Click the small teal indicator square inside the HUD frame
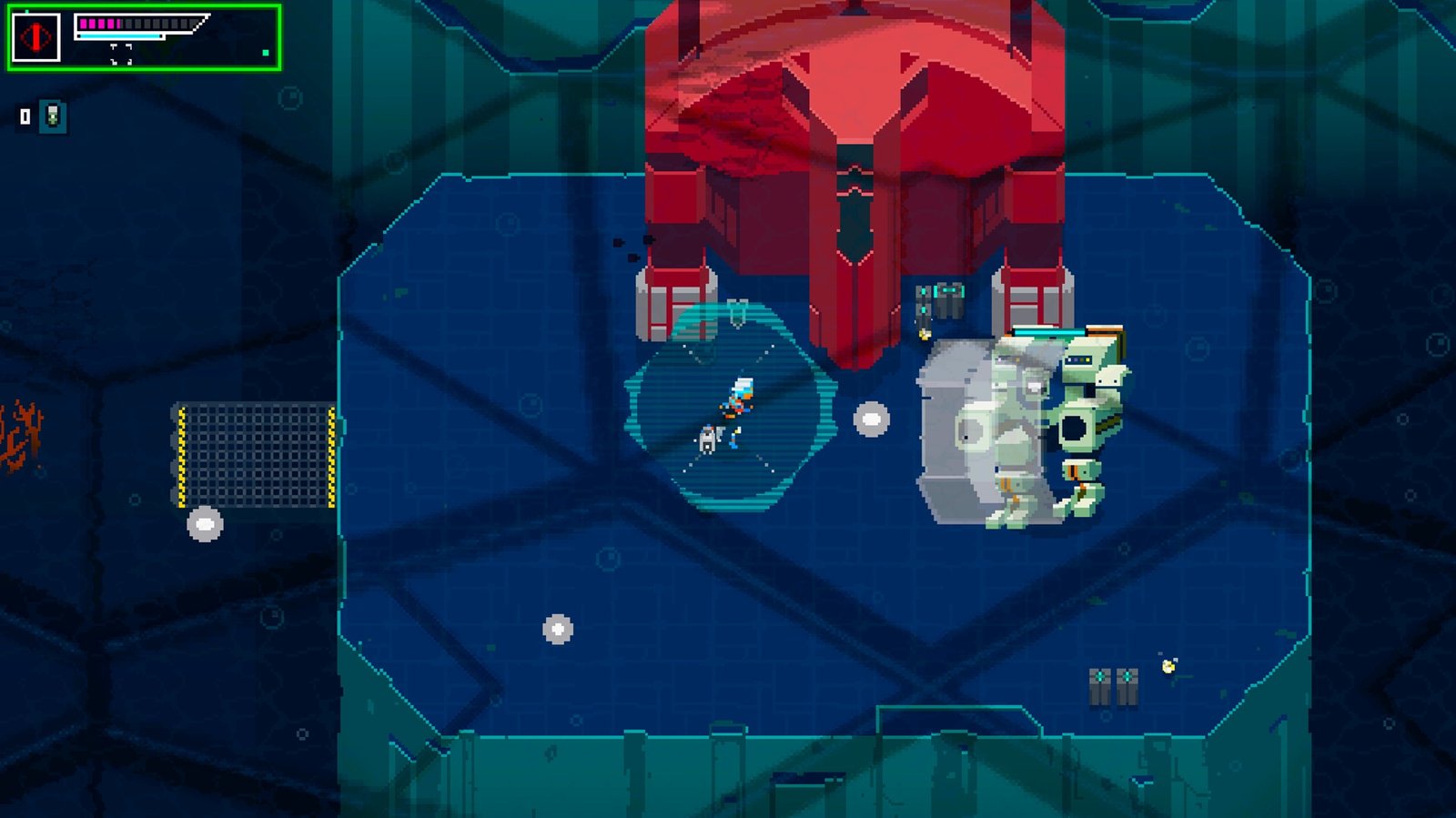Image resolution: width=1456 pixels, height=818 pixels. point(264,53)
